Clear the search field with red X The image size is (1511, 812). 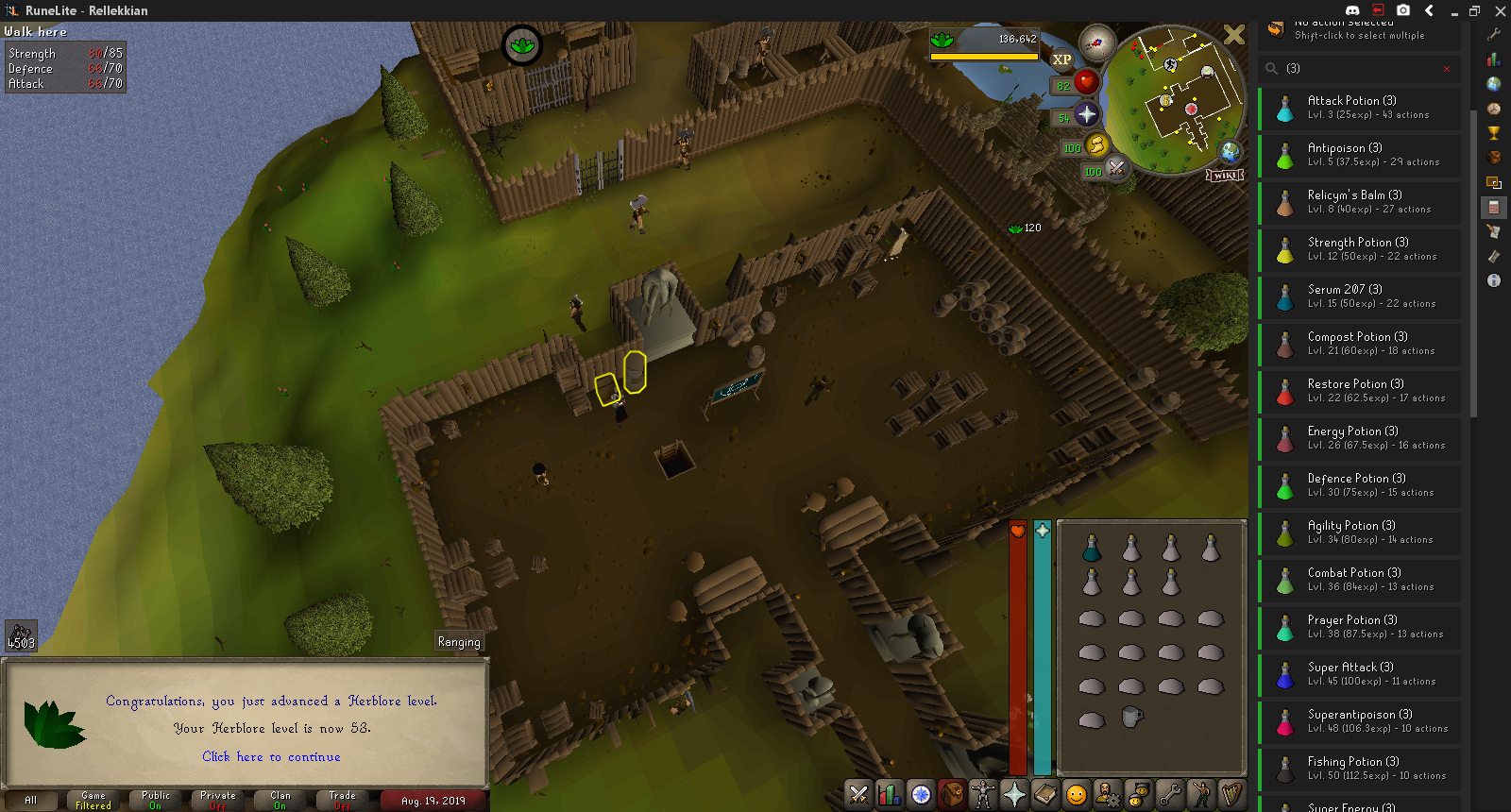[1447, 69]
